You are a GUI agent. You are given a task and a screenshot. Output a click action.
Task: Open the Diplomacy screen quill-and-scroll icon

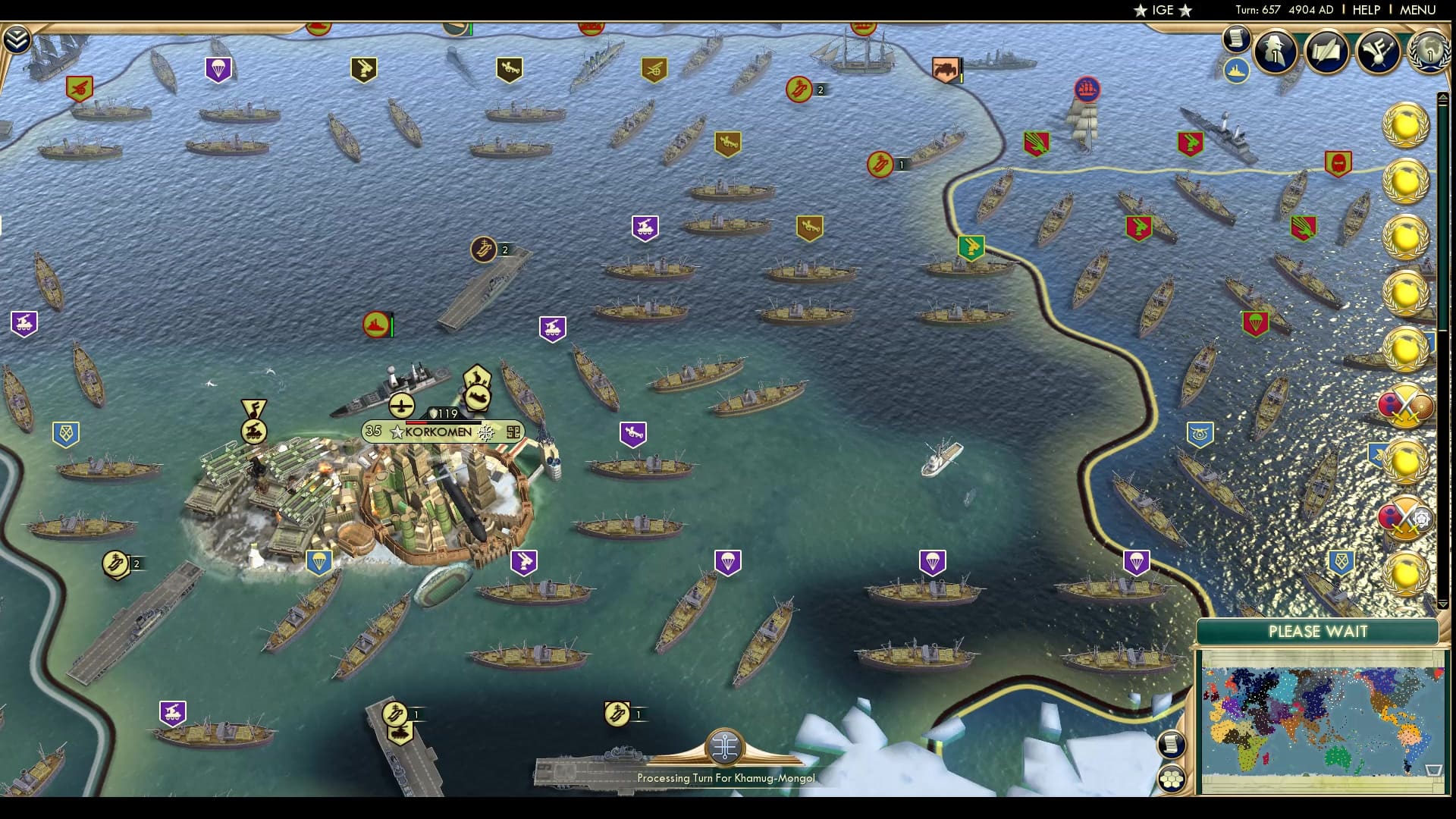[x=1327, y=53]
